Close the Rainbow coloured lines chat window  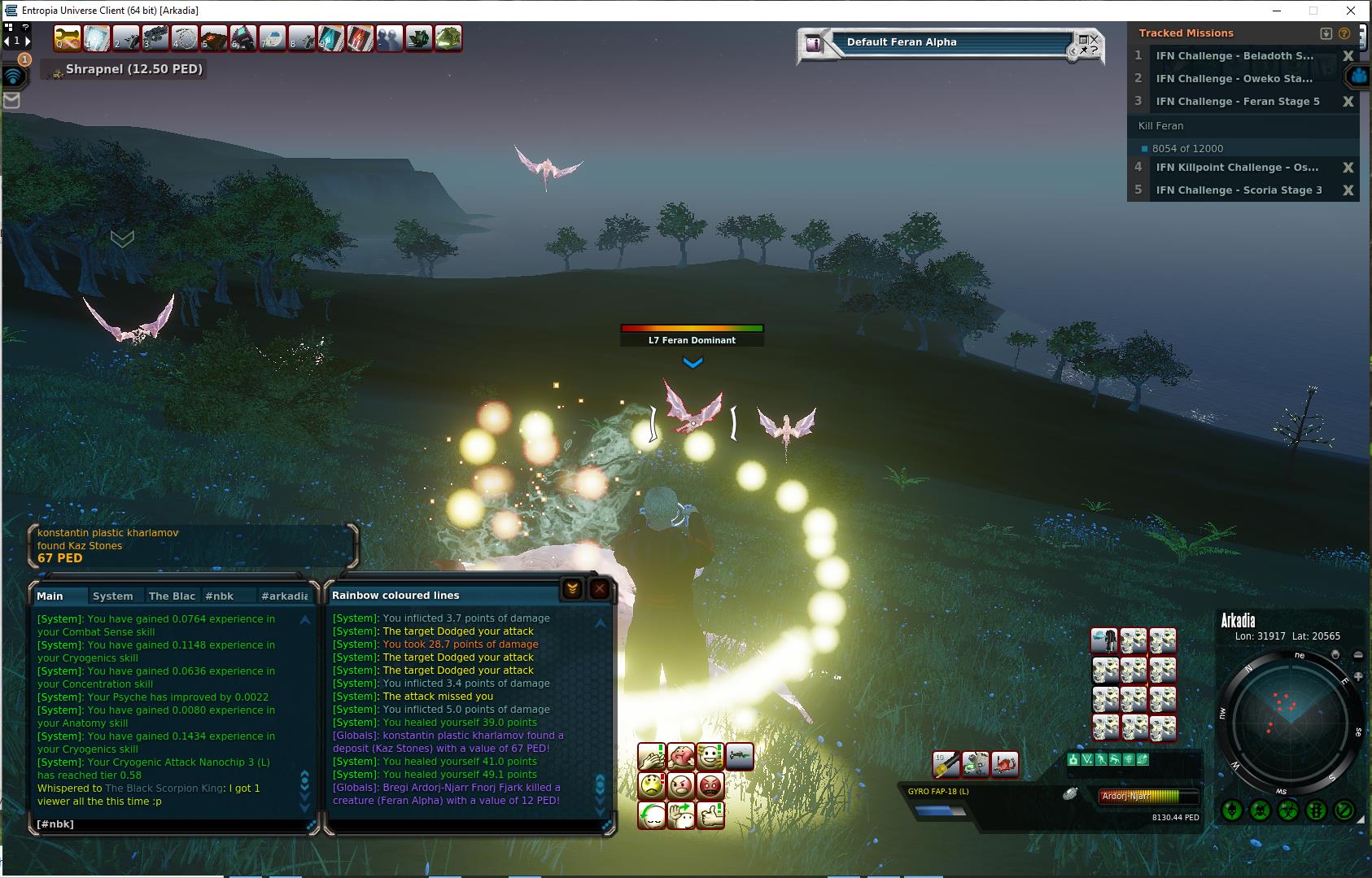point(600,588)
